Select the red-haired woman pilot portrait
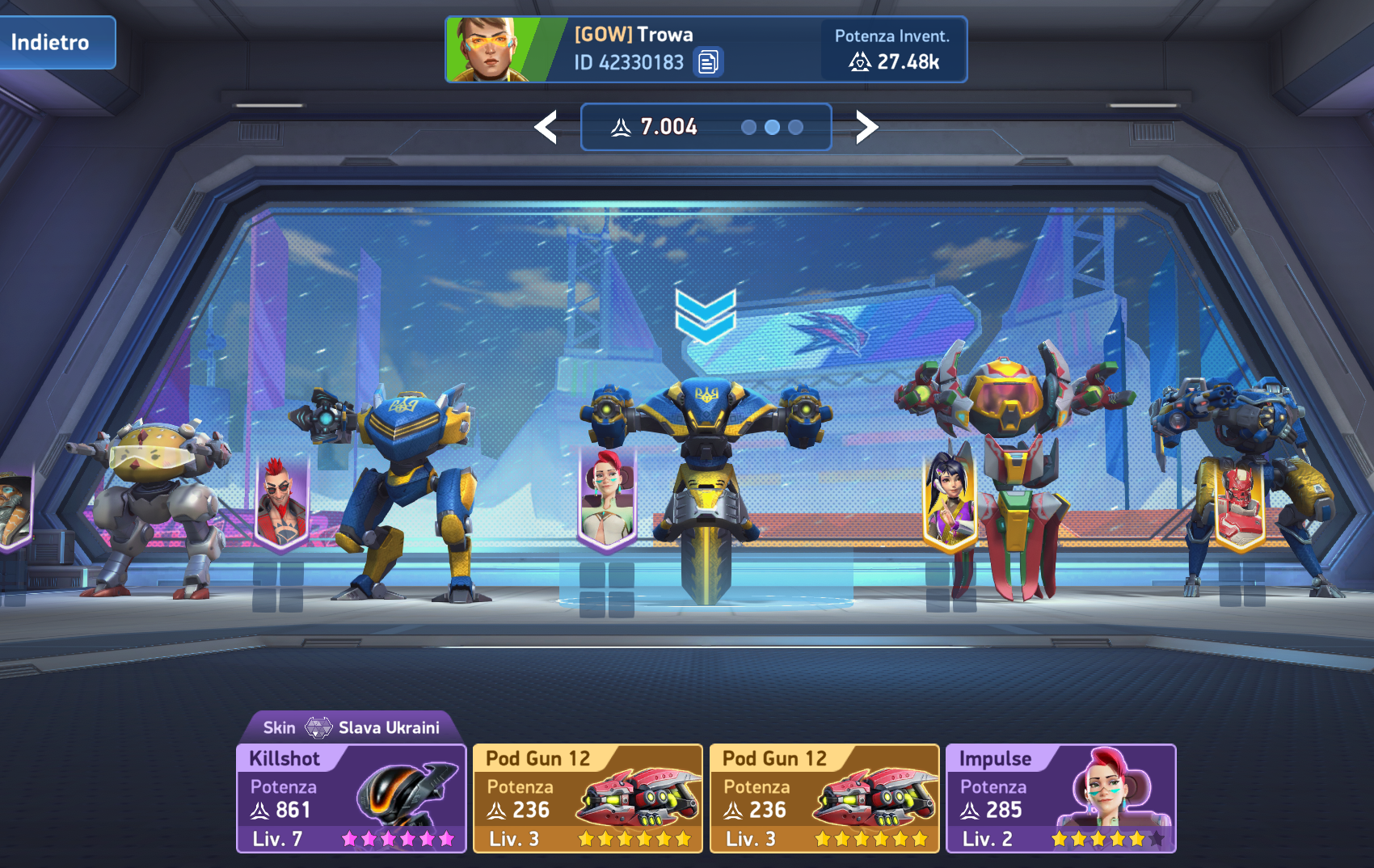The image size is (1374, 868). point(608,497)
